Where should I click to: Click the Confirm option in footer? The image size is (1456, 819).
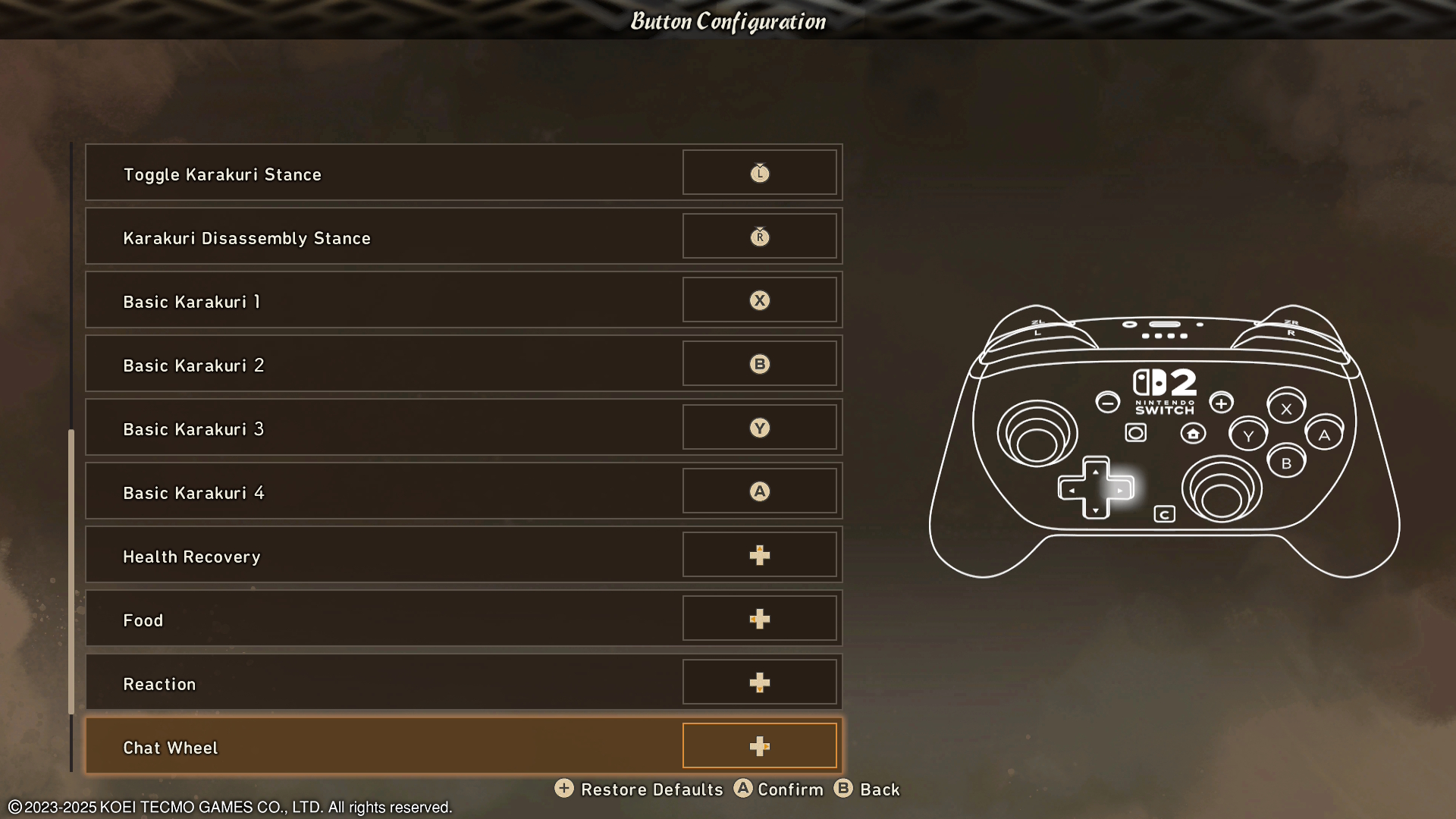779,789
